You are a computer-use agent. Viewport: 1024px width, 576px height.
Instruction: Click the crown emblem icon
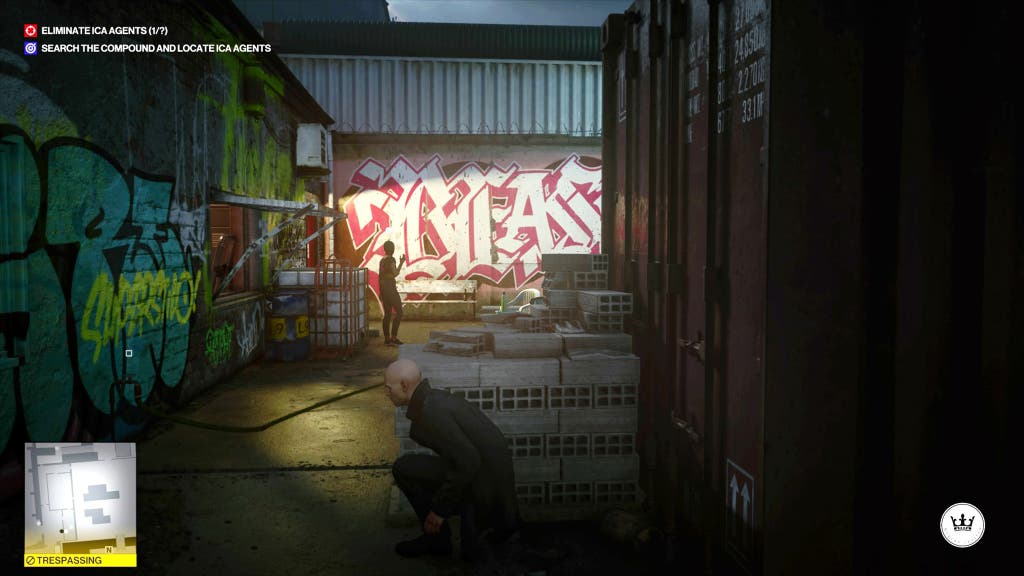962,525
